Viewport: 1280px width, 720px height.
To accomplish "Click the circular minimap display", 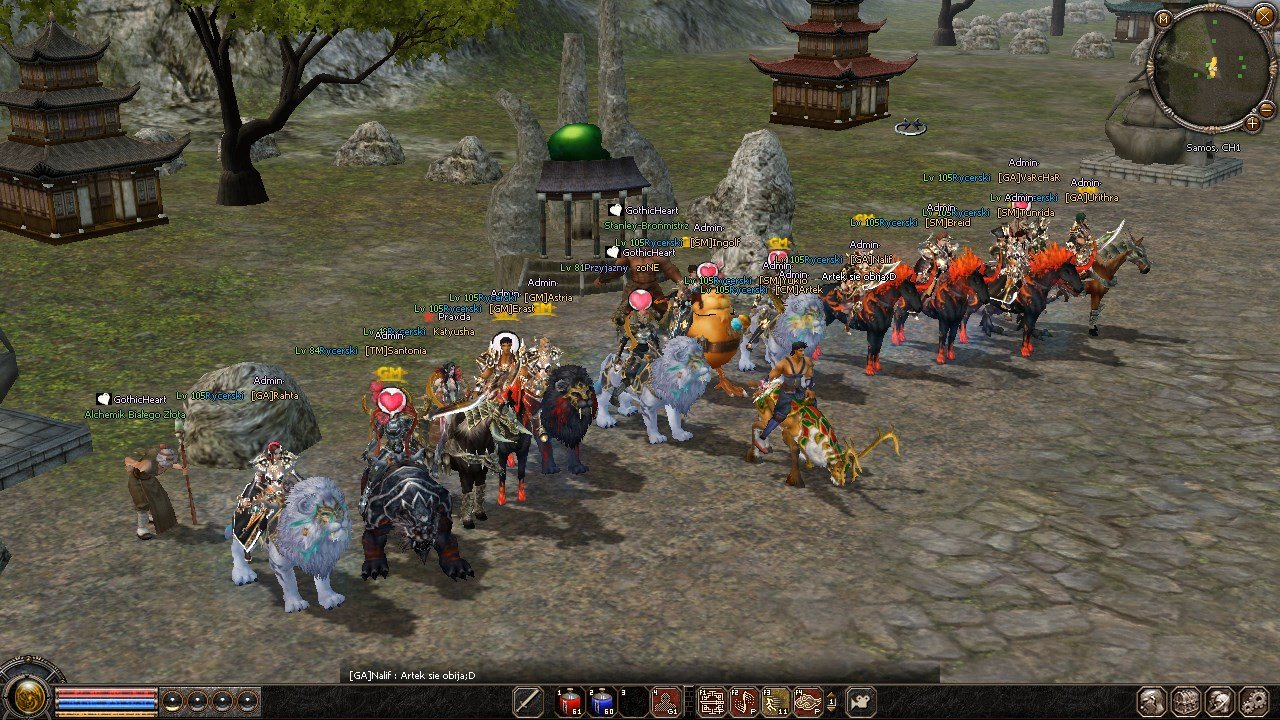I will tap(1211, 68).
